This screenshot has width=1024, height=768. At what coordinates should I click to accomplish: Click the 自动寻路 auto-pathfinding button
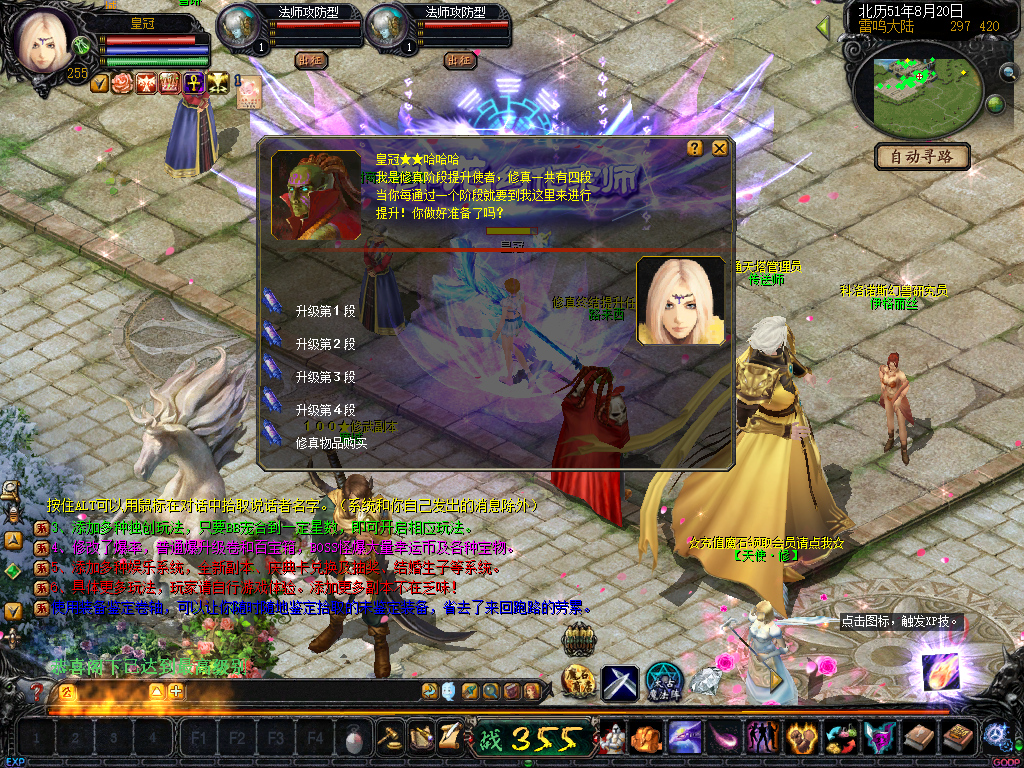(x=922, y=156)
